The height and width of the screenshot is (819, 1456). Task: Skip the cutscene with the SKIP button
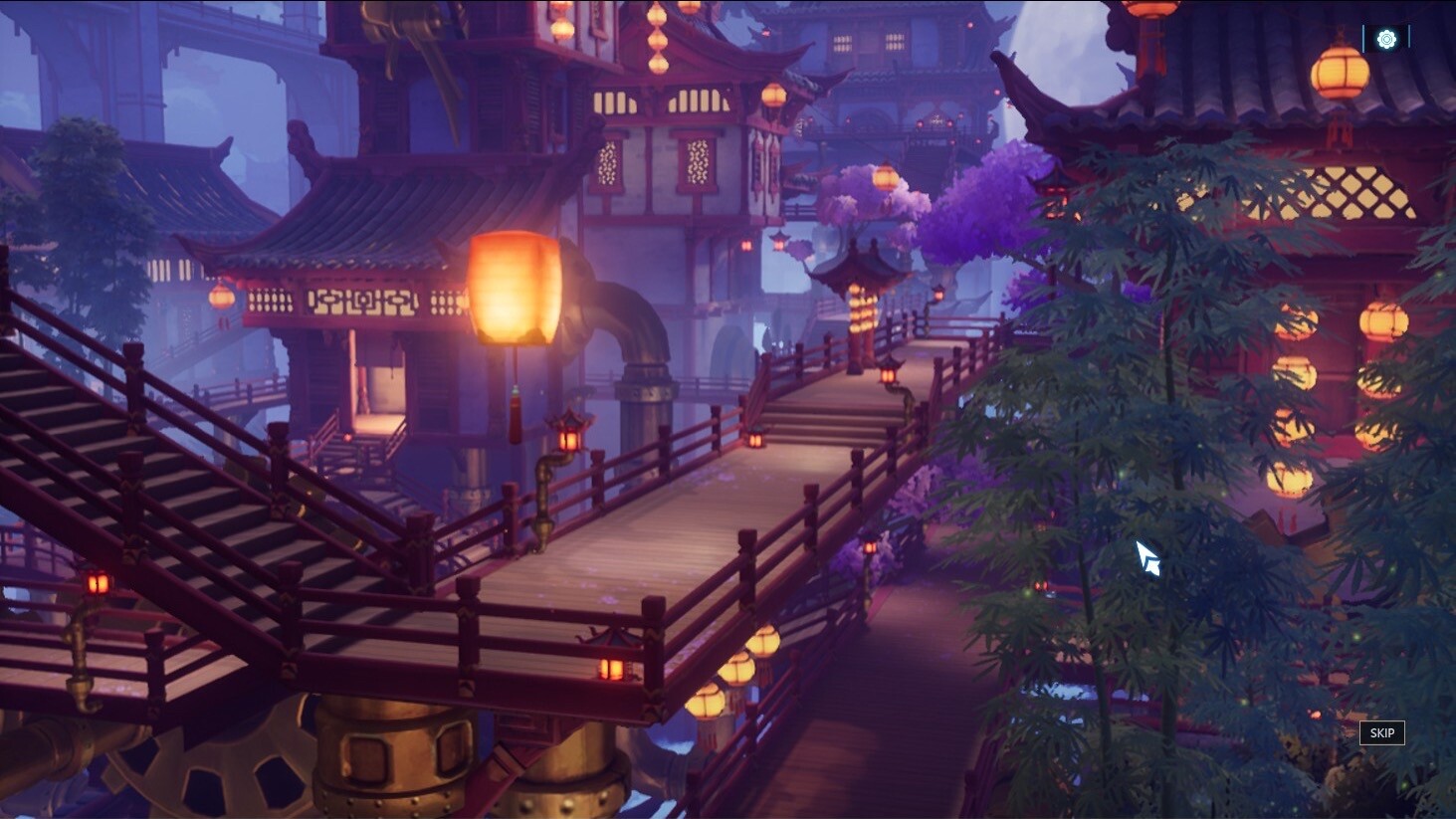pos(1381,732)
